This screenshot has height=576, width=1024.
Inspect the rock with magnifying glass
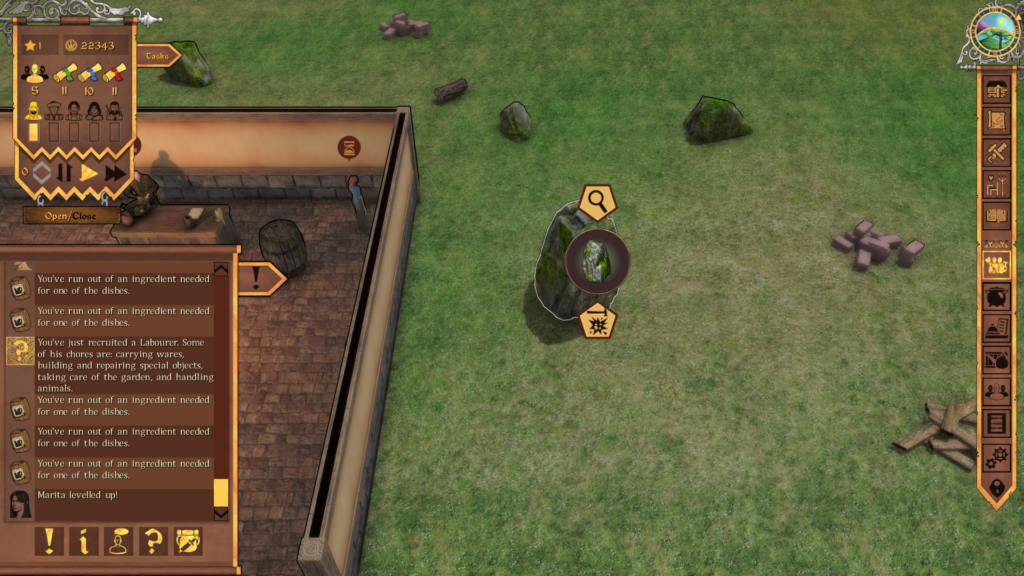click(x=598, y=202)
